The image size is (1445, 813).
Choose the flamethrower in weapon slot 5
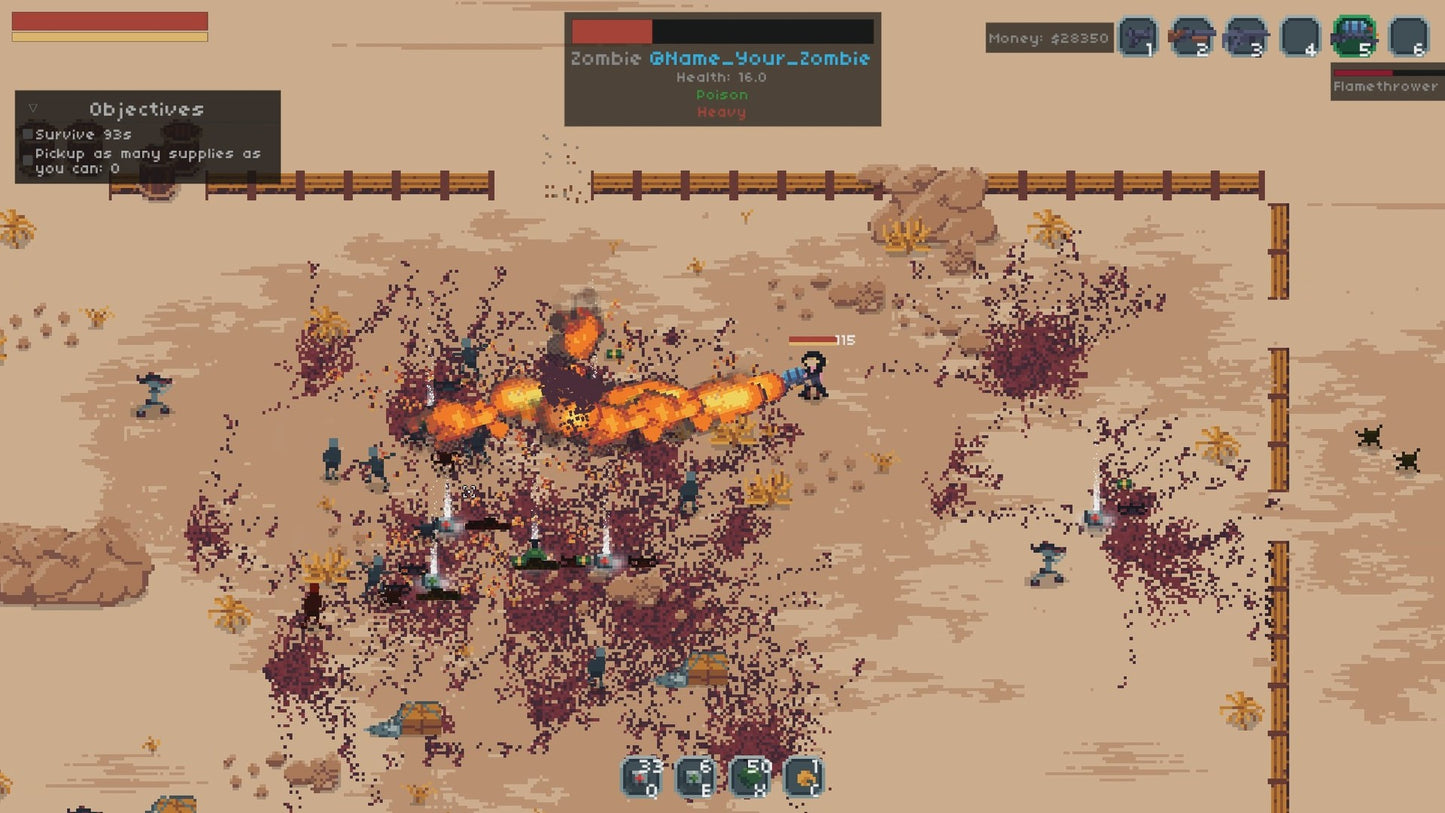point(1354,38)
